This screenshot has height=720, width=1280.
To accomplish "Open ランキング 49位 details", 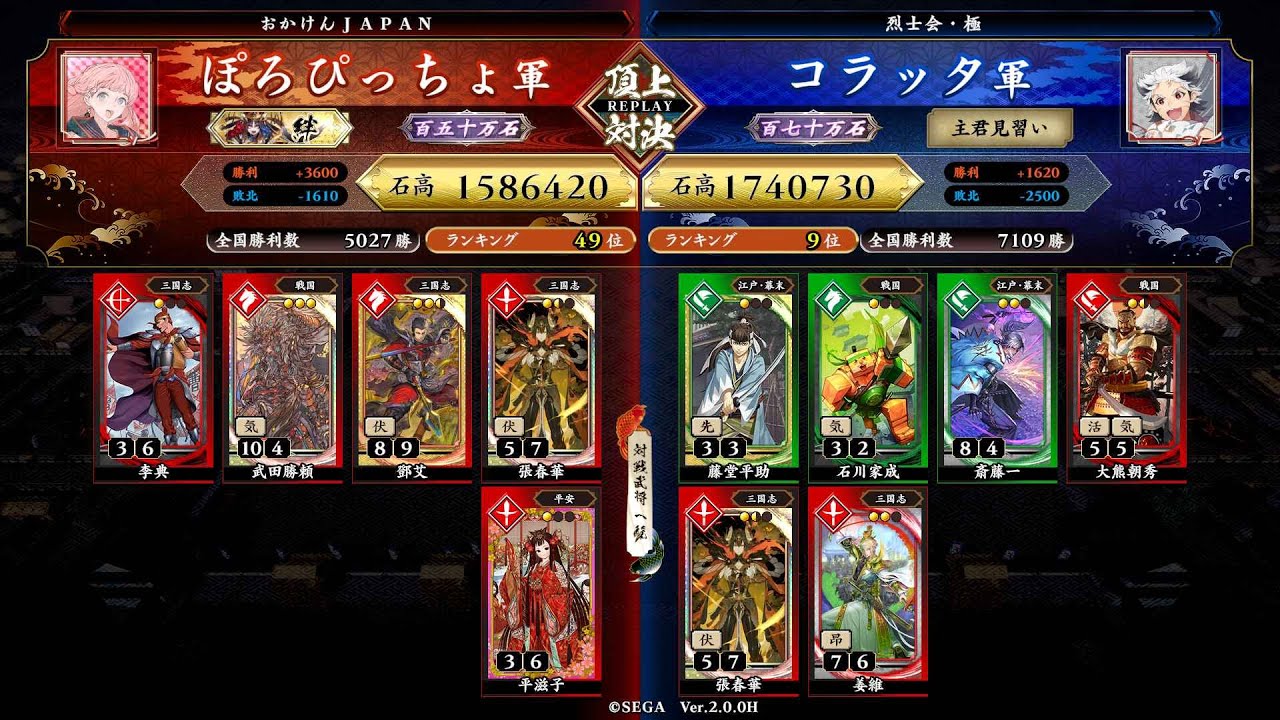I will pos(528,240).
